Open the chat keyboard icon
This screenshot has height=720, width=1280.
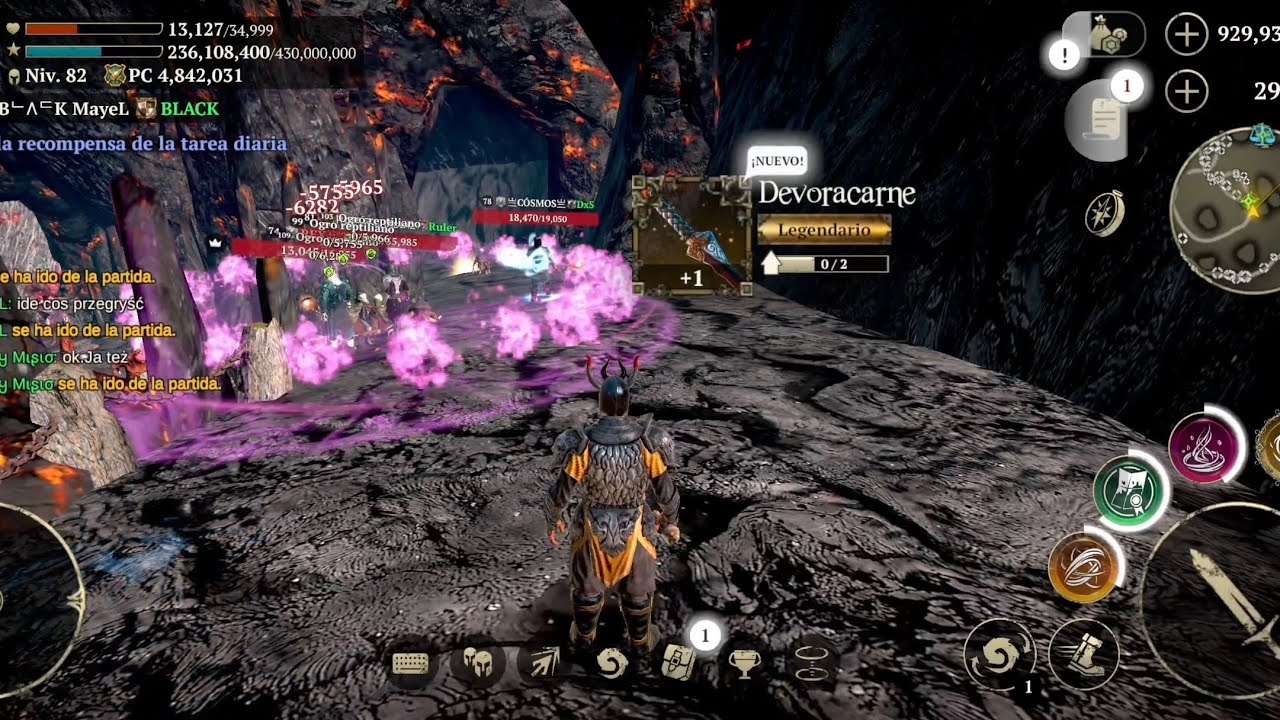[411, 663]
